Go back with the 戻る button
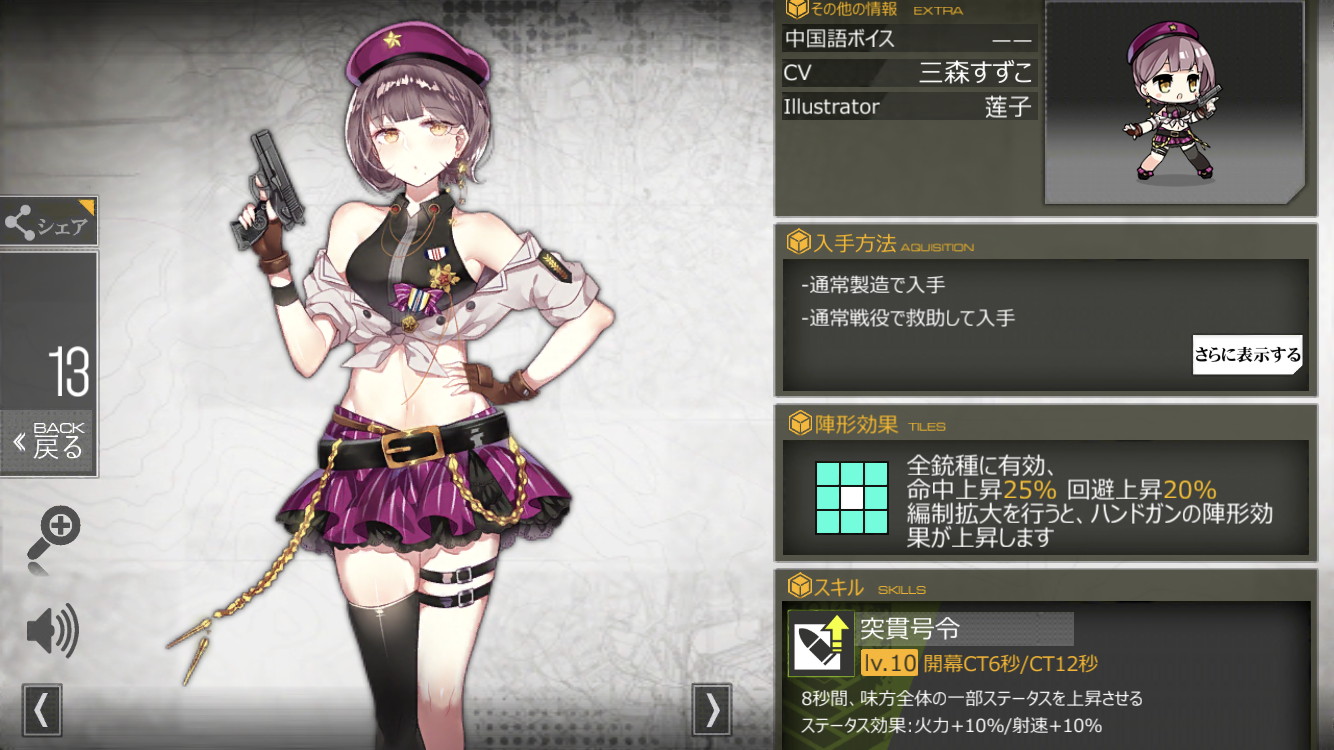1334x750 pixels. 49,441
